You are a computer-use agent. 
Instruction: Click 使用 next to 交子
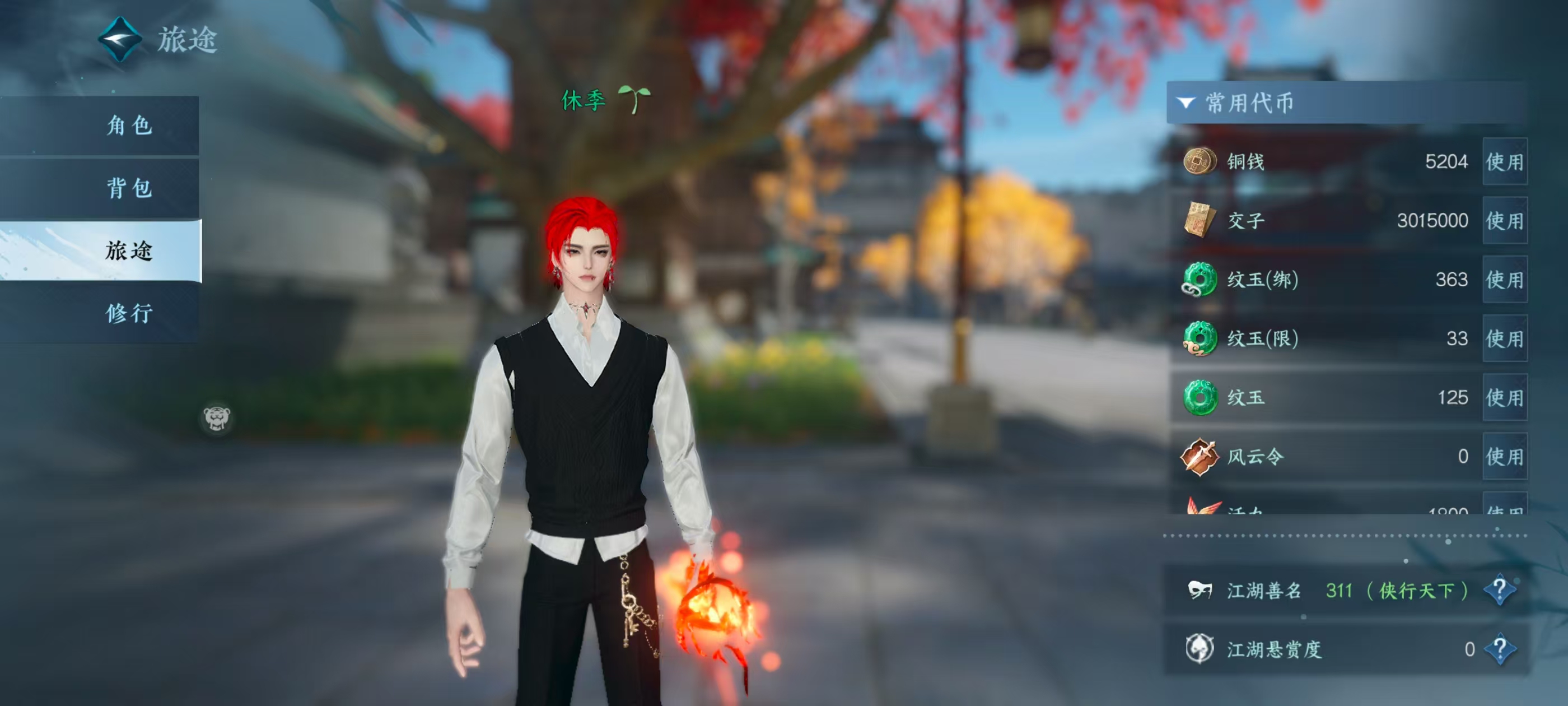[1504, 221]
